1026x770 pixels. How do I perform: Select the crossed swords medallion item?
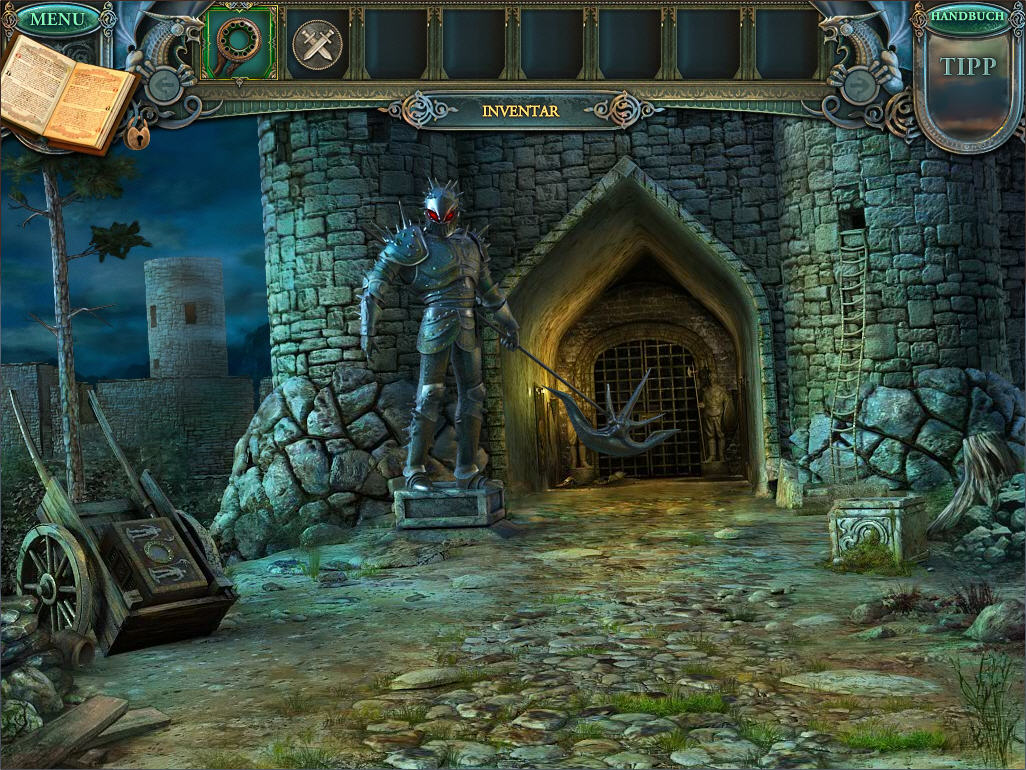coord(317,45)
